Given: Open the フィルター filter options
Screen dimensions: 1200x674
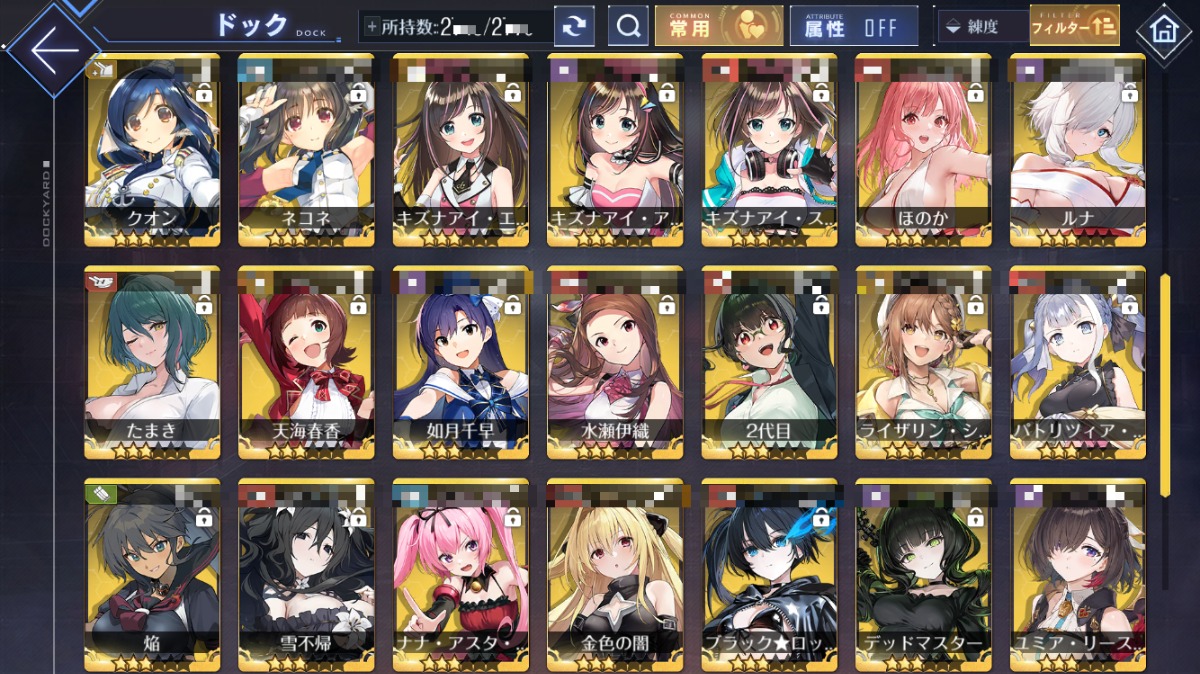Looking at the screenshot, I should click(x=1074, y=27).
